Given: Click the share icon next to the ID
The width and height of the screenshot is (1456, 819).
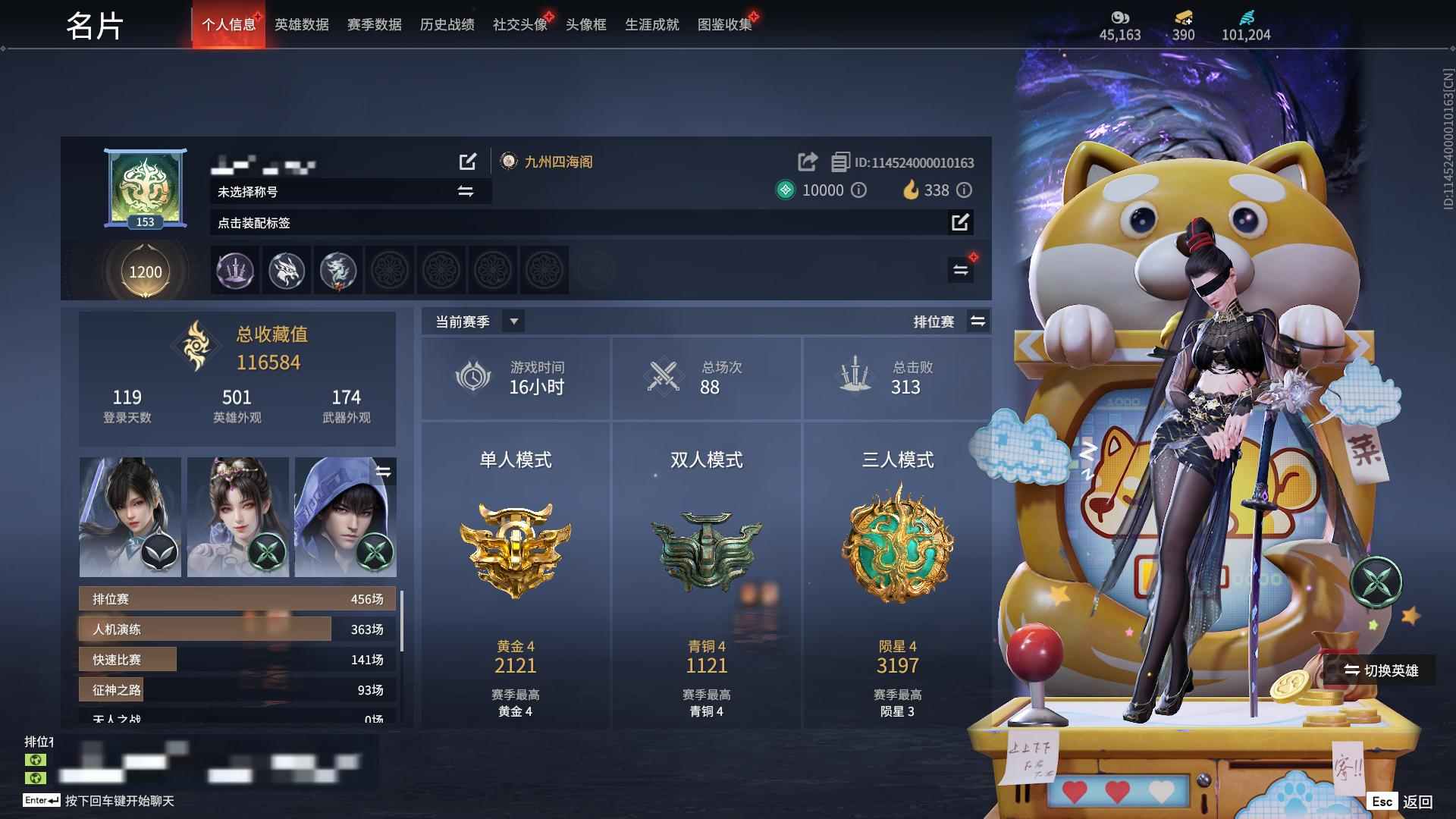Looking at the screenshot, I should coord(805,162).
